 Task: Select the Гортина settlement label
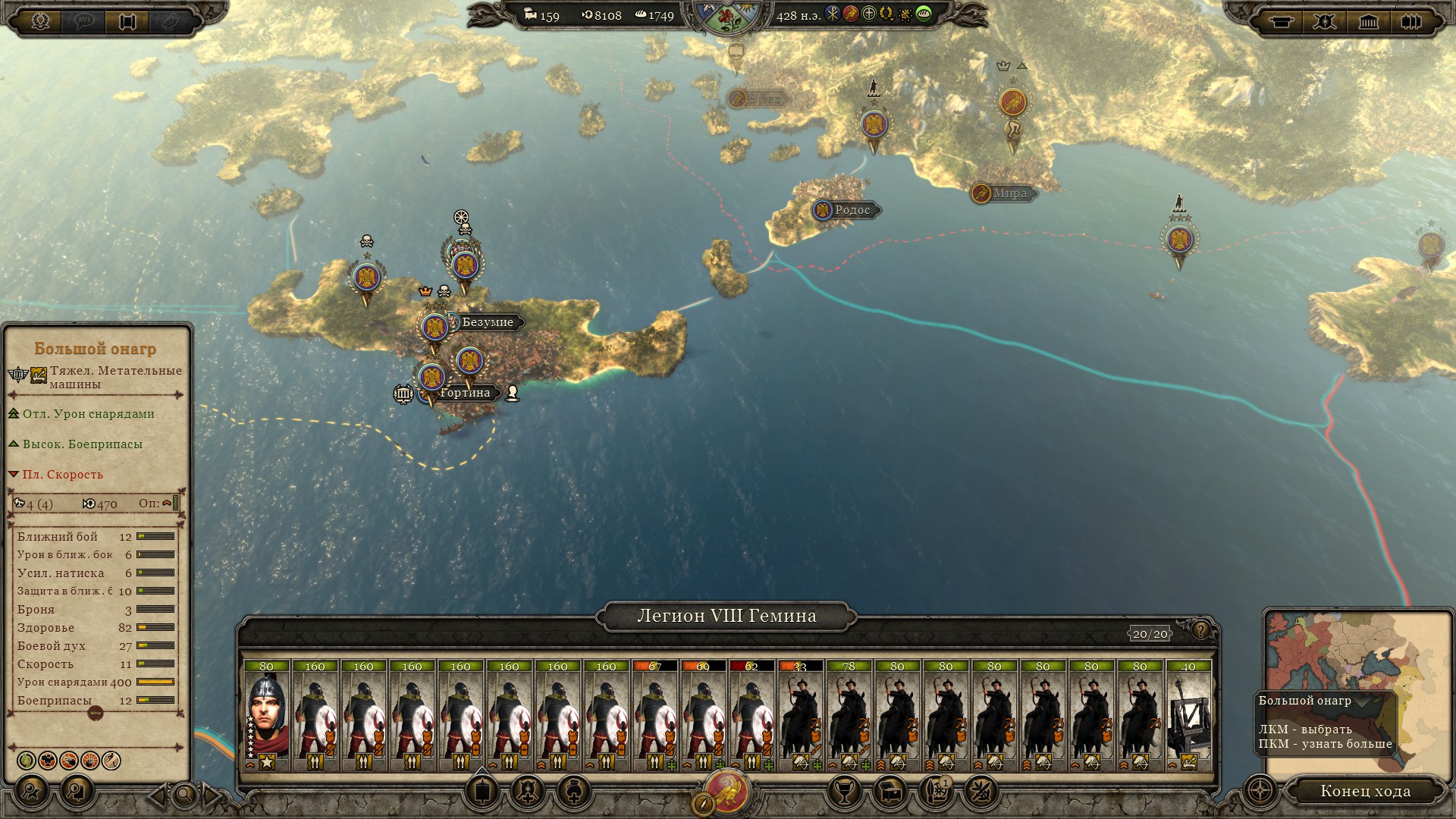[x=464, y=393]
